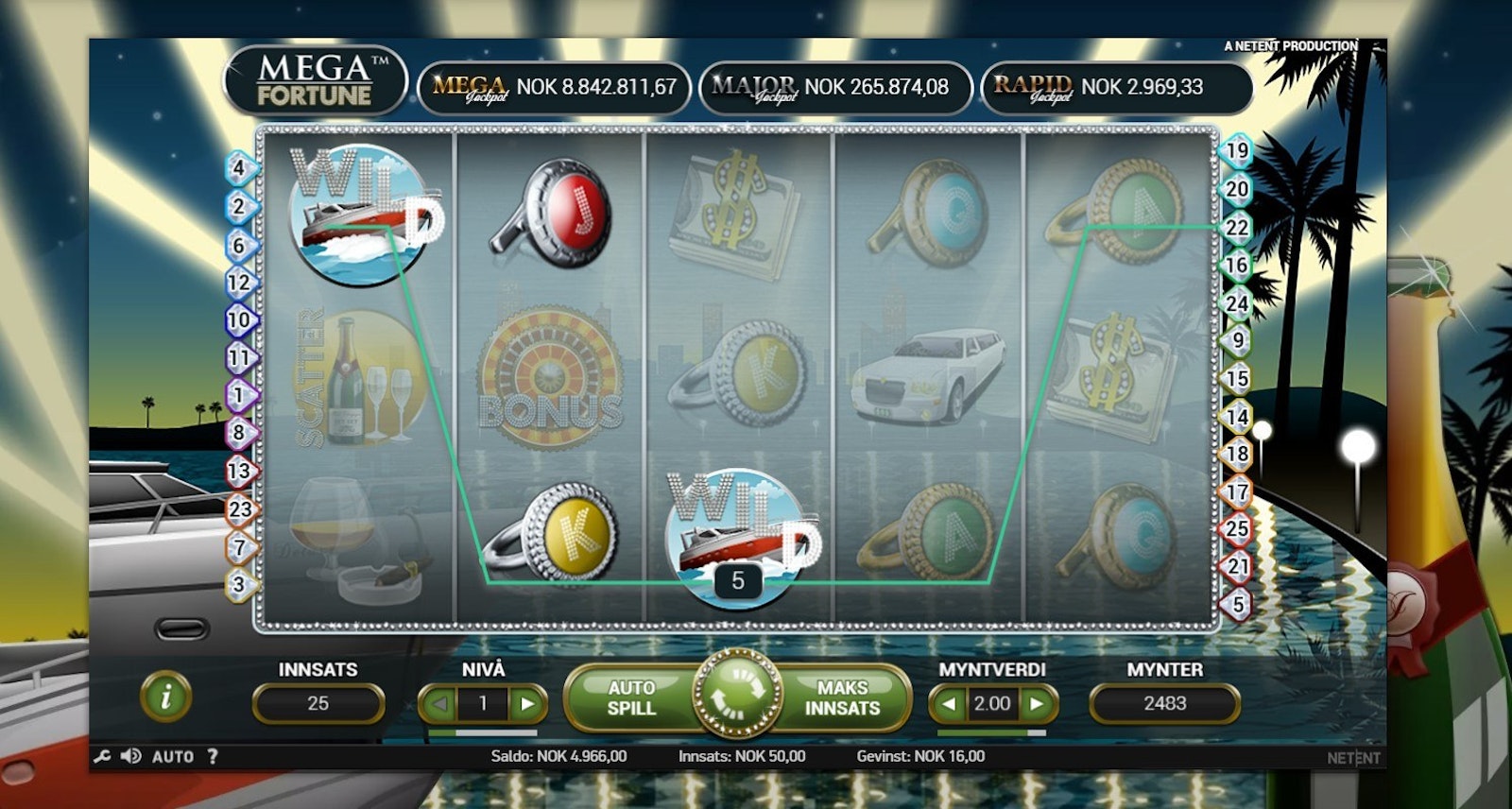This screenshot has width=1512, height=809.
Task: Open the AUTO play options
Action: click(x=173, y=756)
